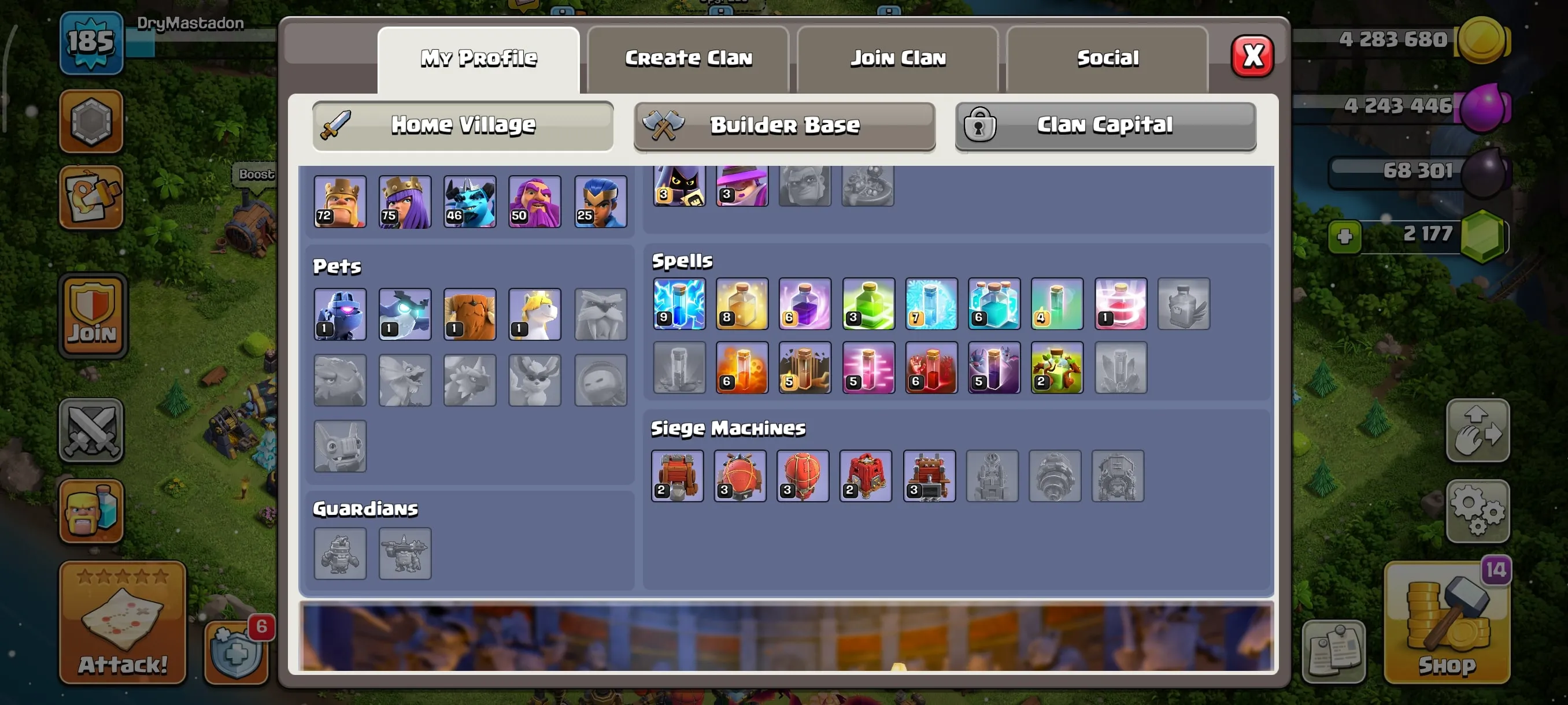Select the Battle Blimp siege machine
This screenshot has height=705, width=1568.
pyautogui.click(x=740, y=476)
